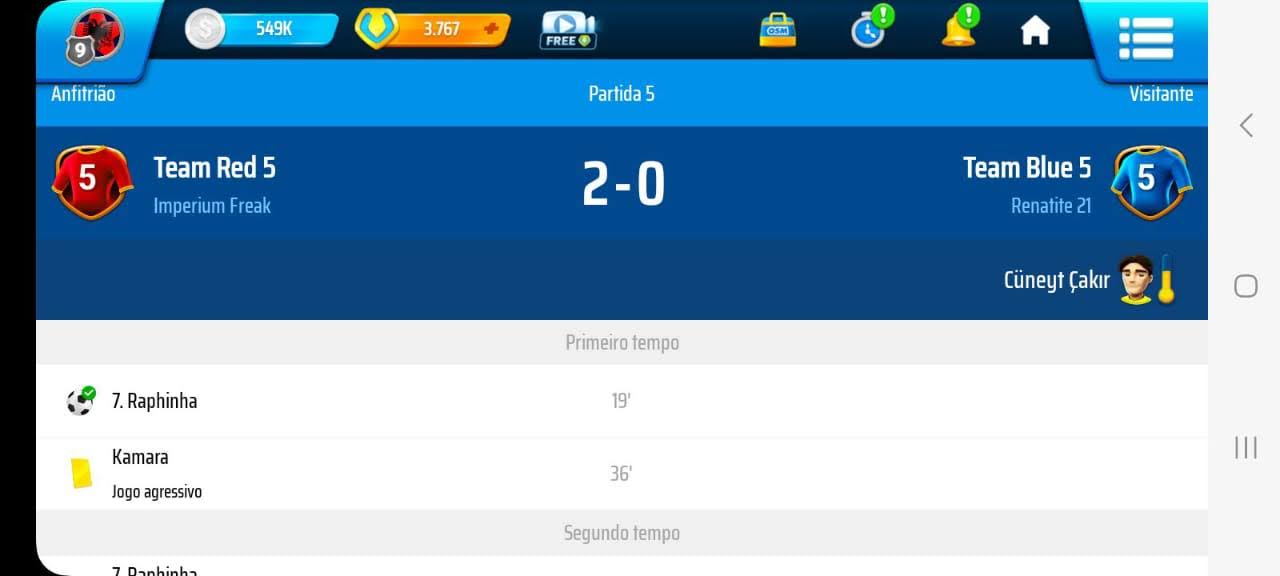Open manager Imperium Freak's profile
This screenshot has height=576, width=1280.
point(212,206)
